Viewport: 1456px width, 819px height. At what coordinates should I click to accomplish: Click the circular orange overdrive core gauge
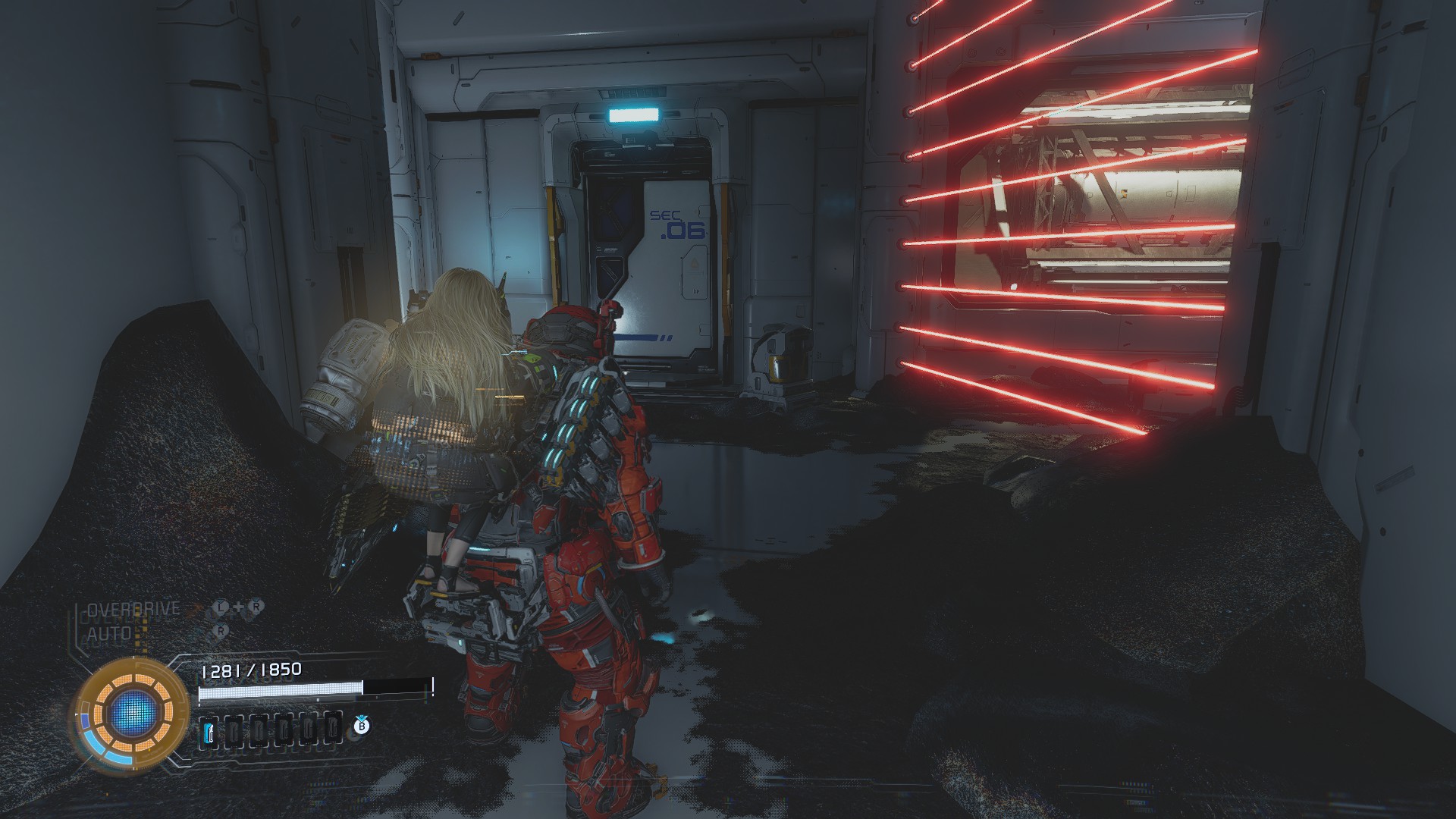click(130, 714)
